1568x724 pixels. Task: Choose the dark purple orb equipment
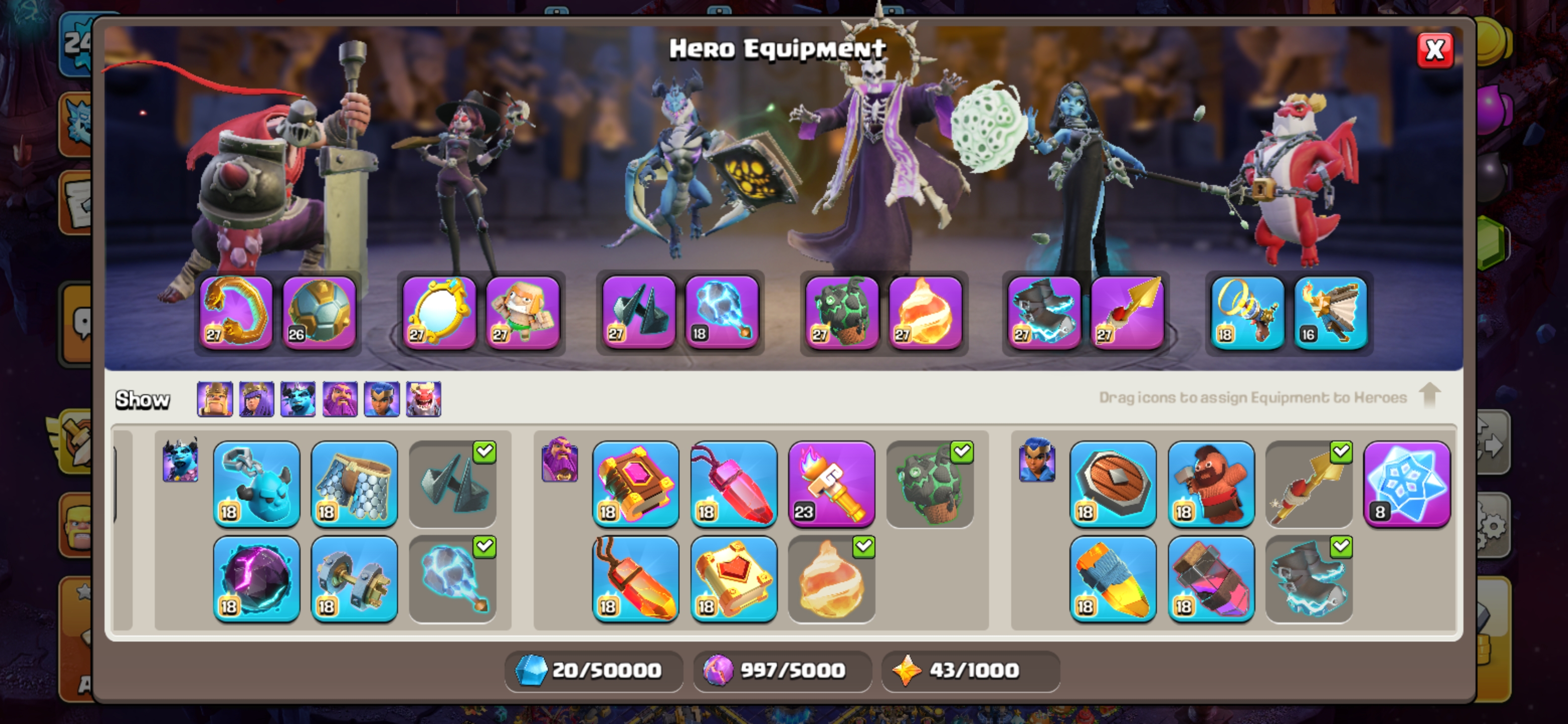(x=256, y=579)
